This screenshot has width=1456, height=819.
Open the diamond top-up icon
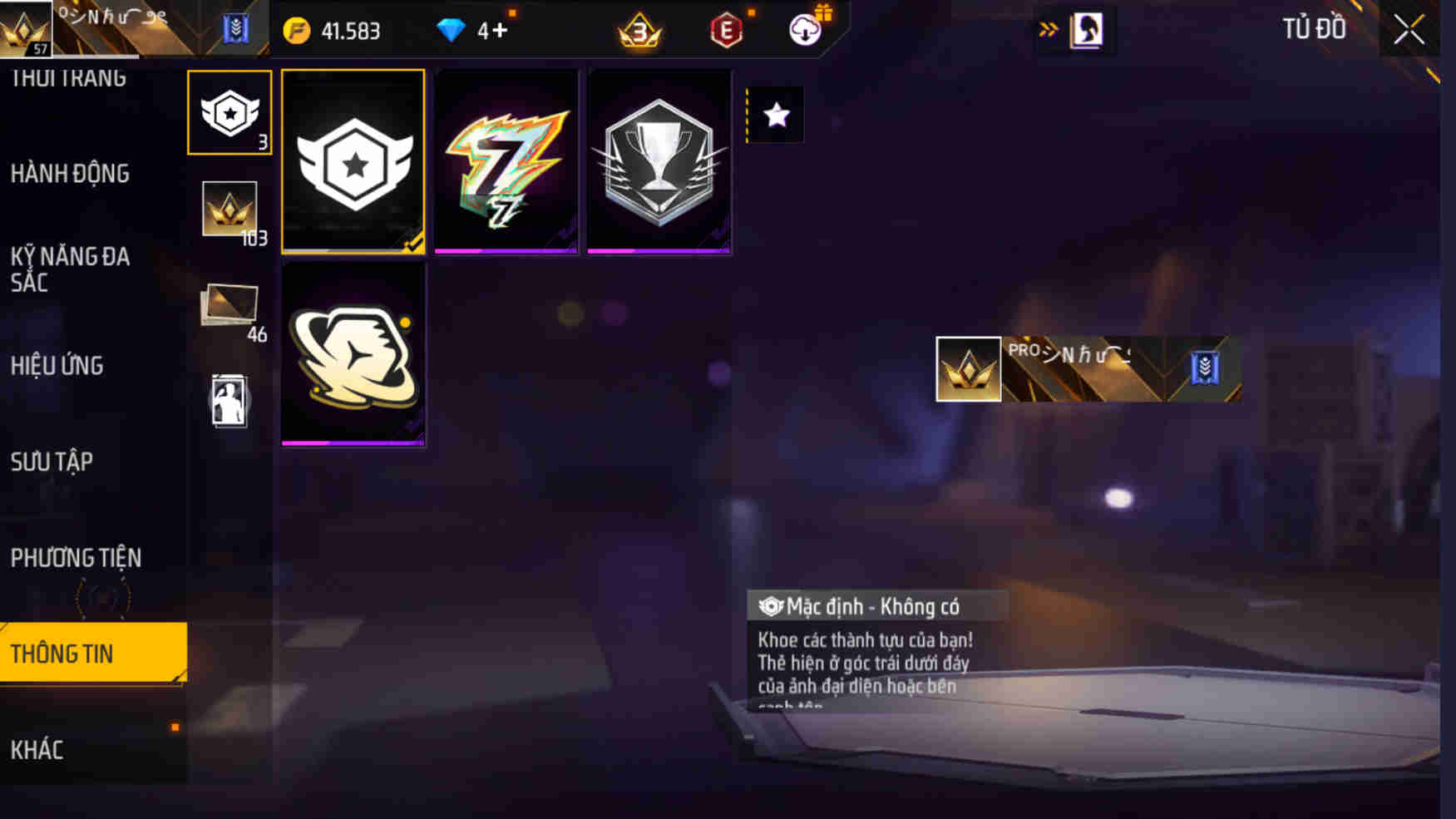[453, 29]
